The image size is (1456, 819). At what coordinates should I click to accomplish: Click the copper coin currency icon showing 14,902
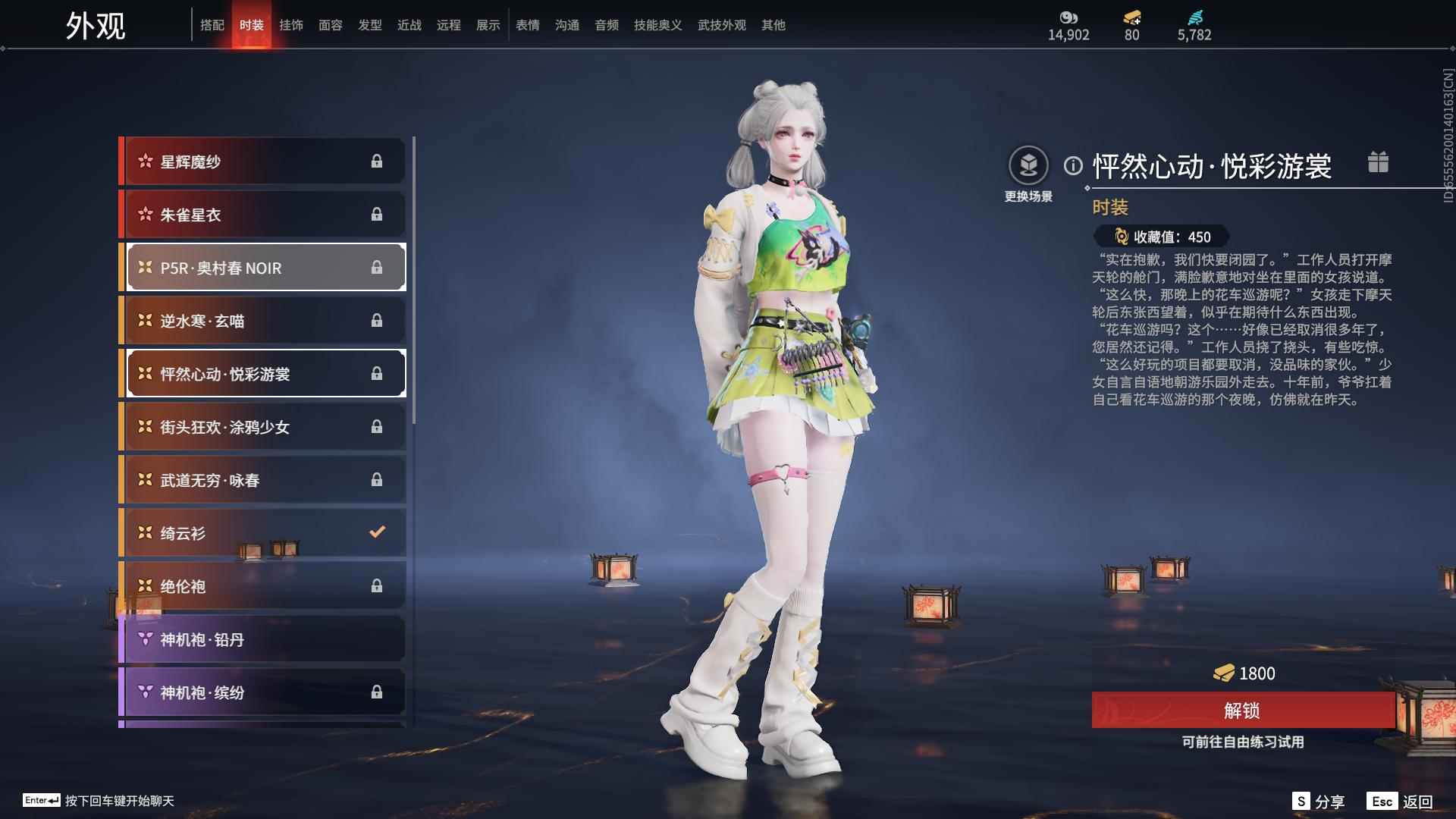coord(1068,17)
